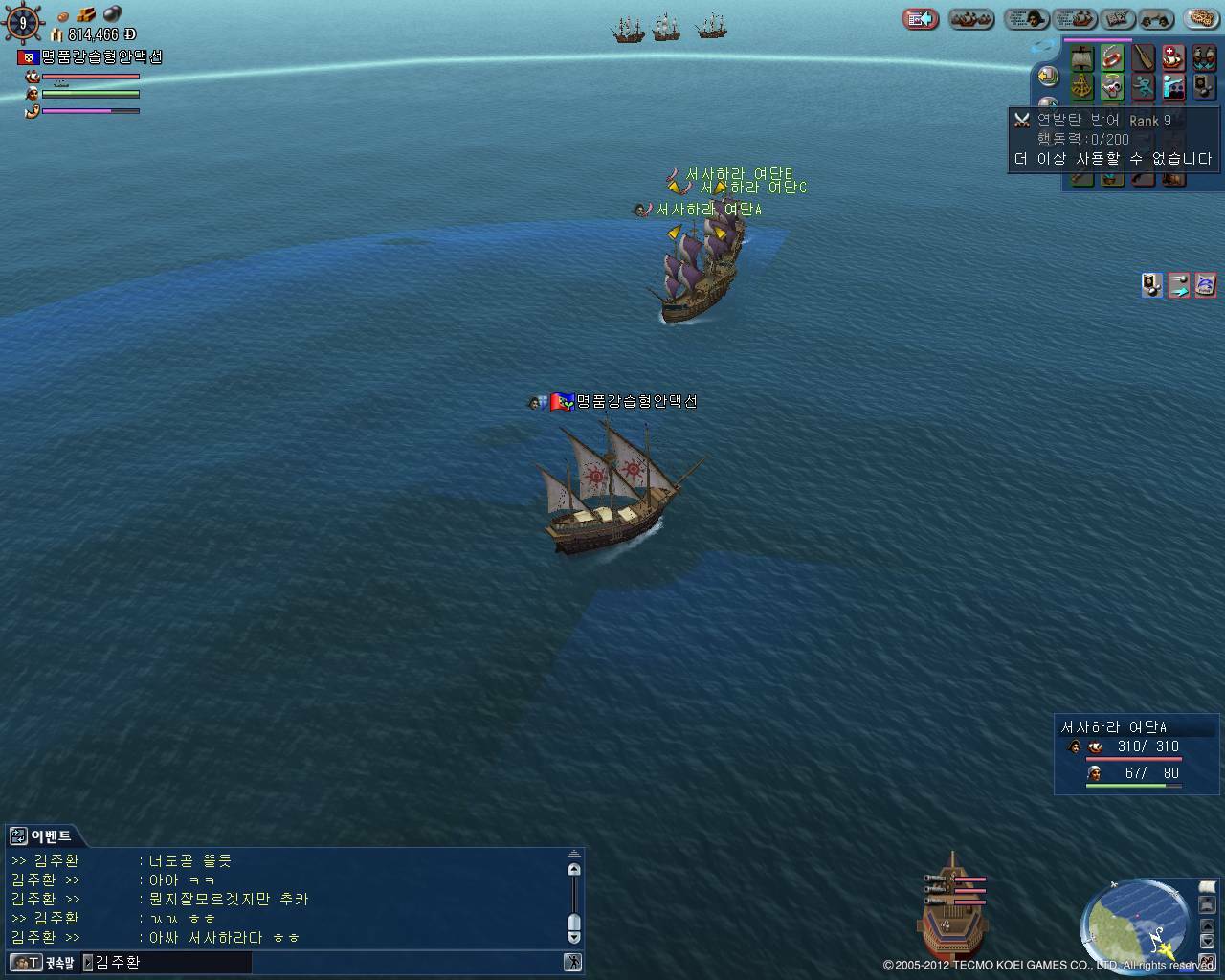1225x980 pixels.
Task: Activate the golden sextant skill icon
Action: pos(1081,88)
